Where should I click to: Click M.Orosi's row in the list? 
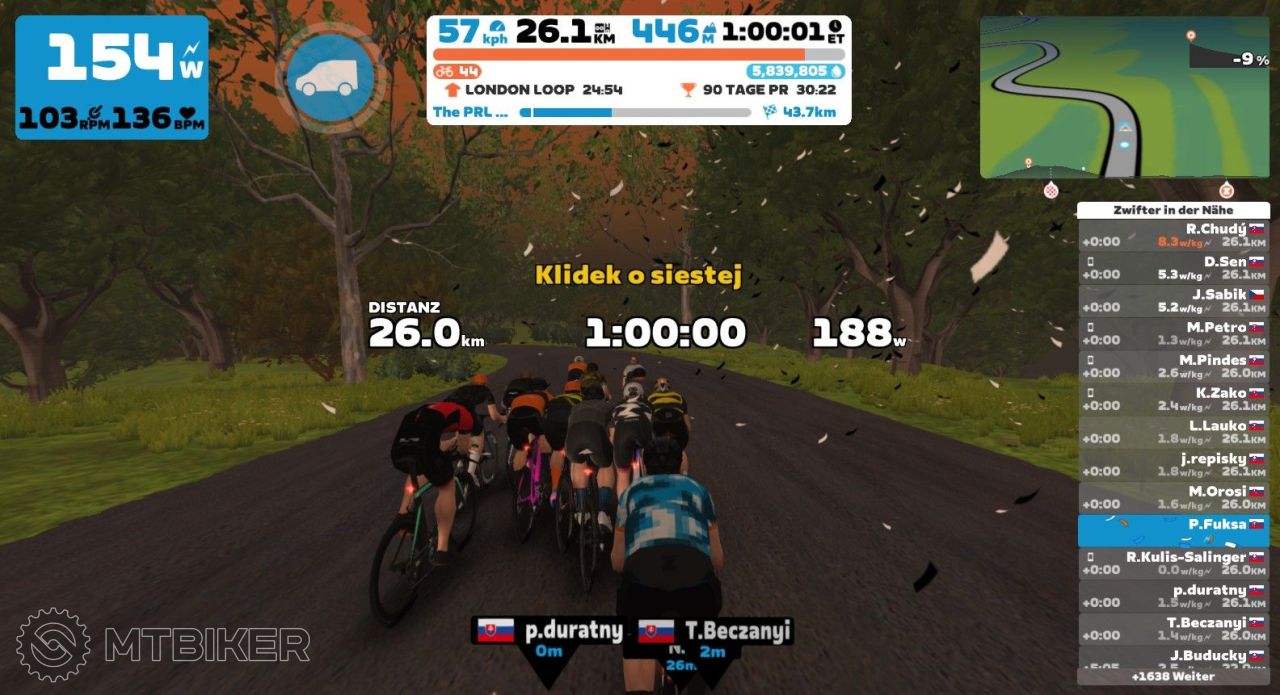[1173, 498]
